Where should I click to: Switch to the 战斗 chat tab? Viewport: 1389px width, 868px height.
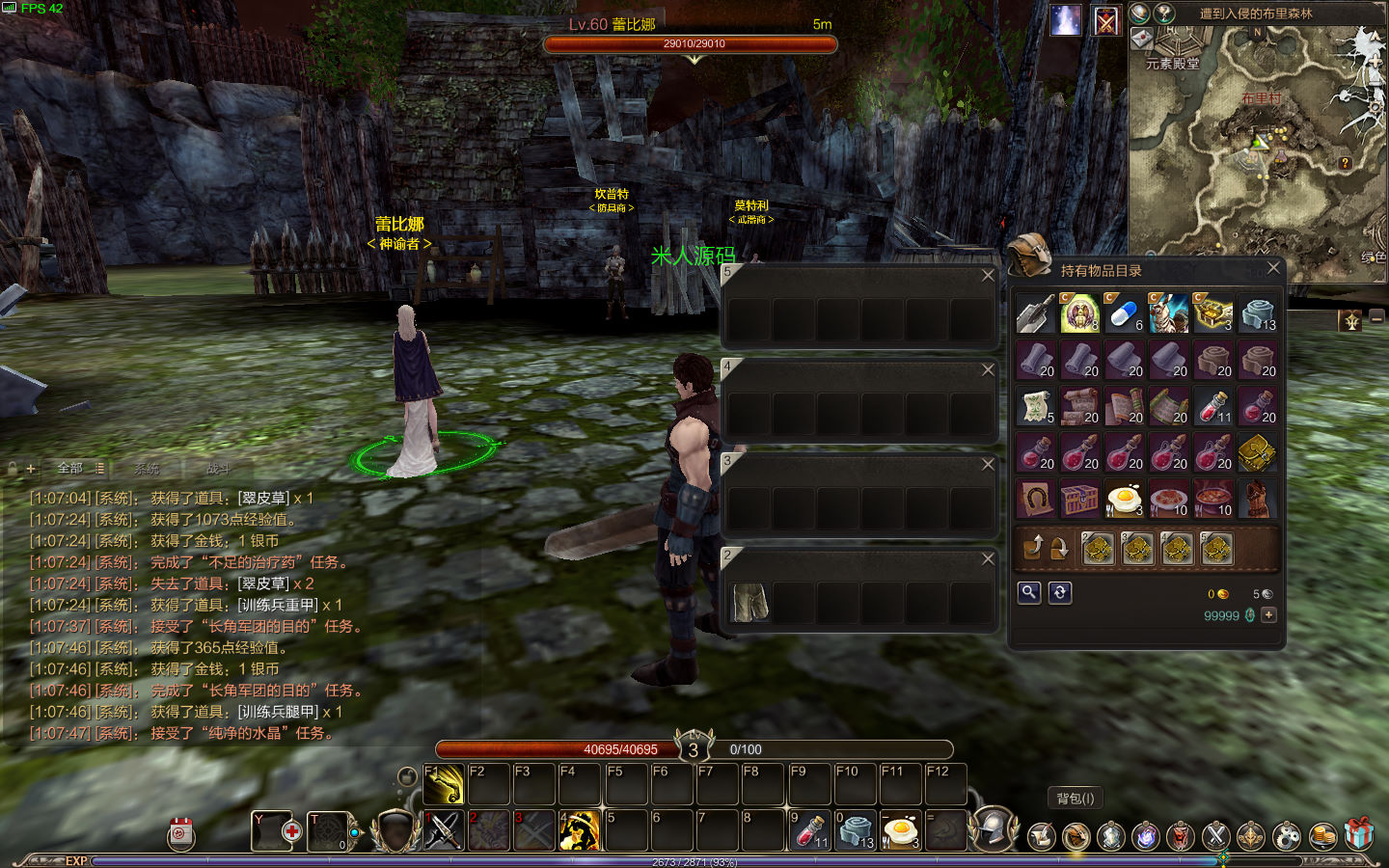click(x=218, y=469)
